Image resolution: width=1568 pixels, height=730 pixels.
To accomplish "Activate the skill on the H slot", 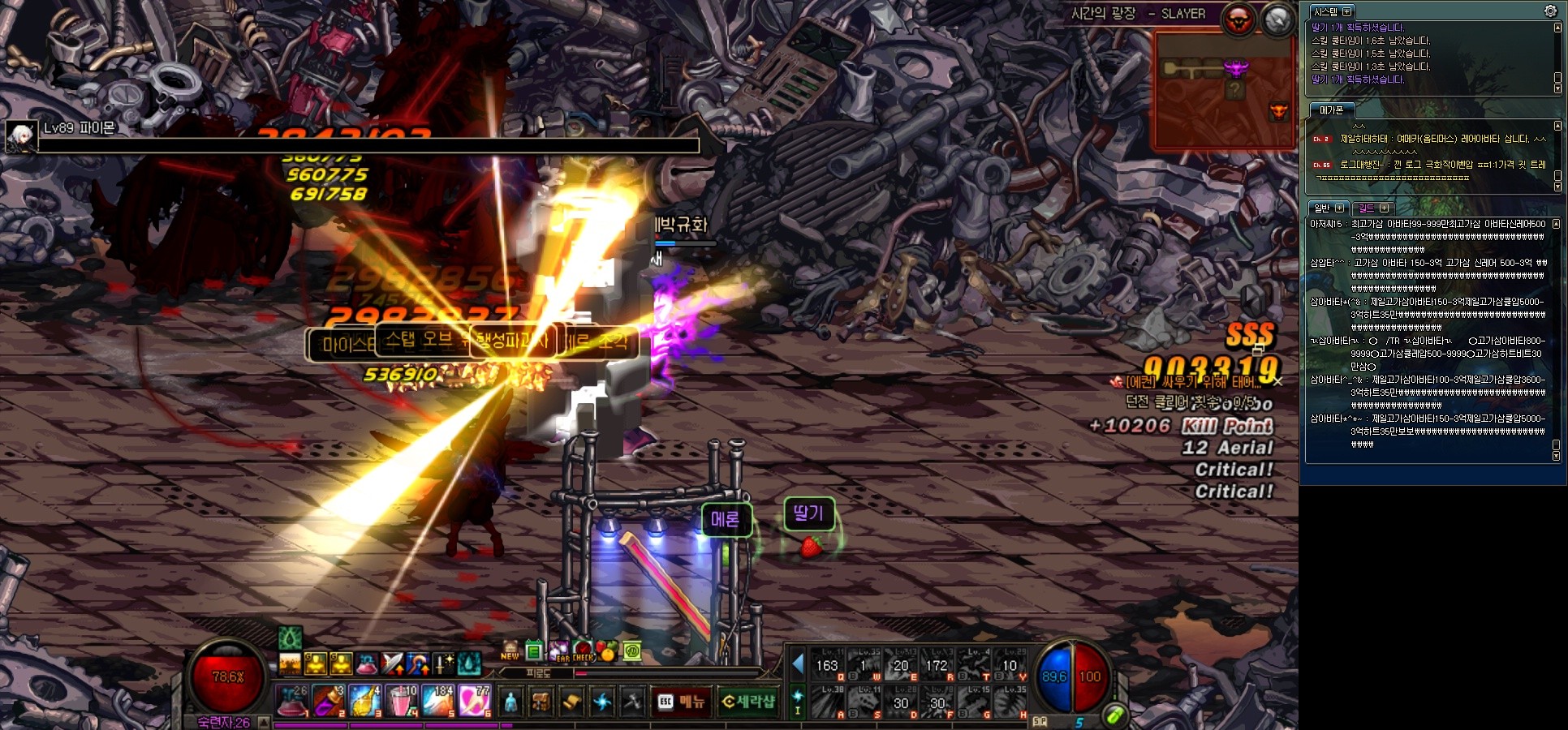I will (1010, 702).
